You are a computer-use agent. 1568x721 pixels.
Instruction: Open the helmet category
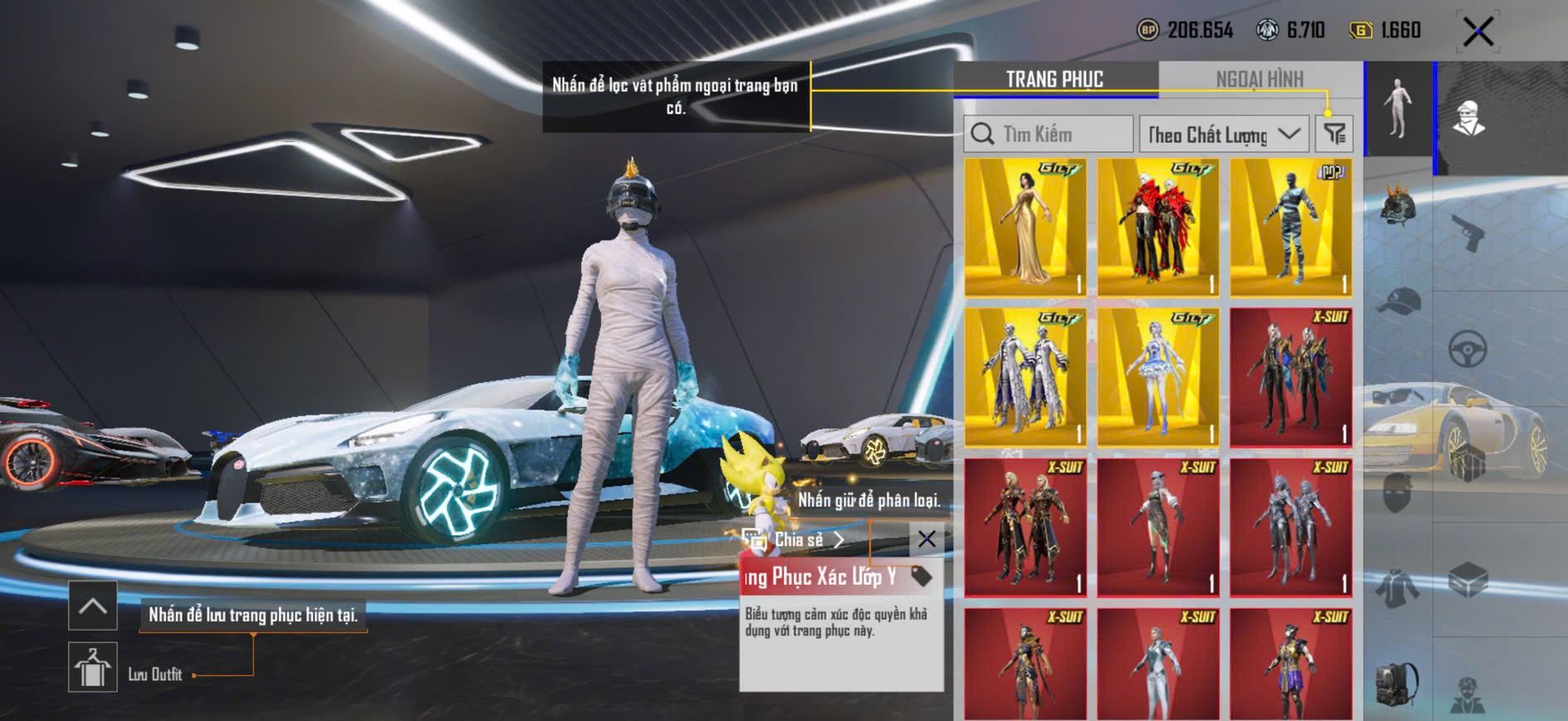pos(1399,208)
